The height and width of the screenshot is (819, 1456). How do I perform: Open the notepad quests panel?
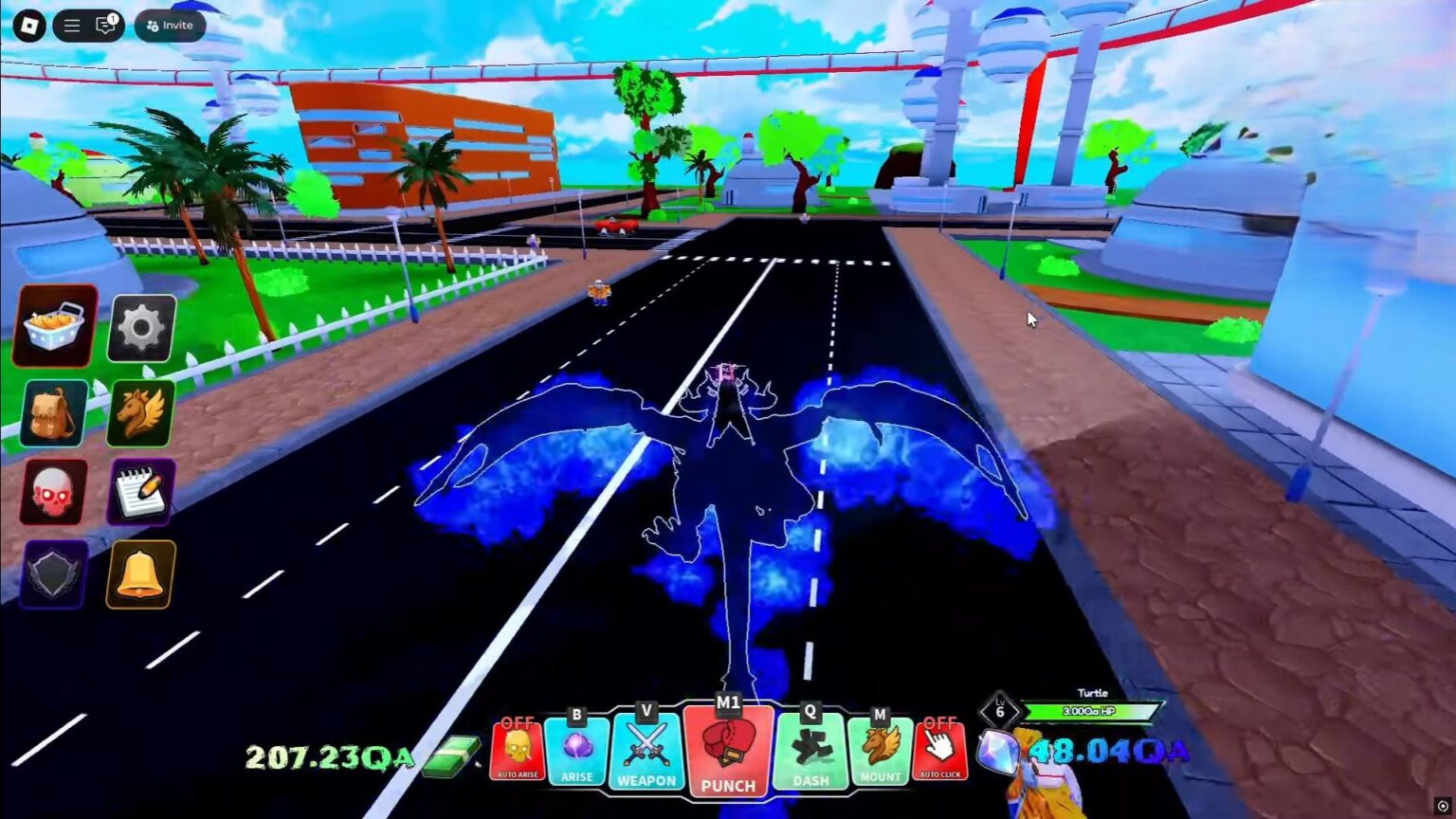[x=140, y=492]
